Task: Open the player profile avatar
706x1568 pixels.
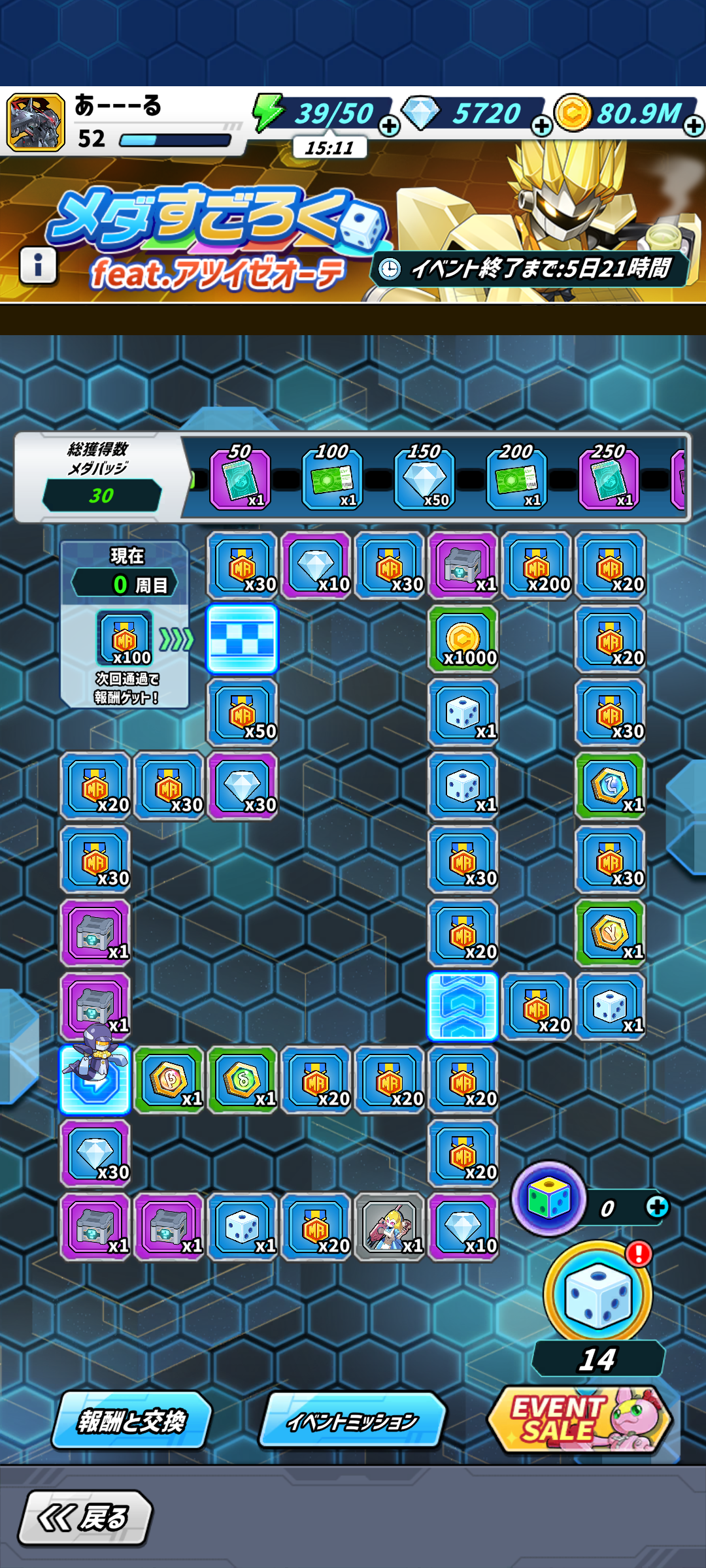Action: point(36,122)
